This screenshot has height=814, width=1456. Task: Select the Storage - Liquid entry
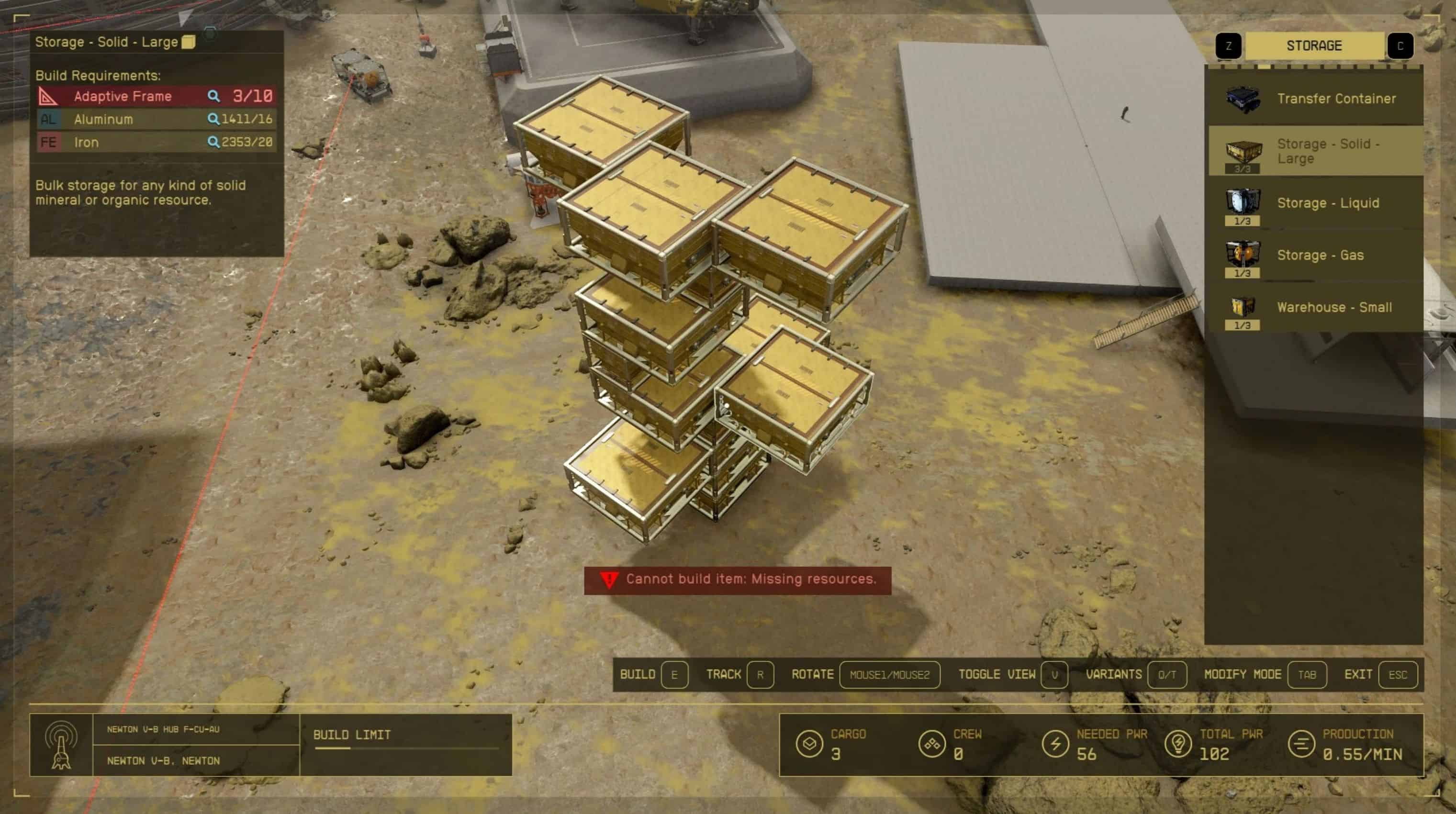(x=1315, y=203)
